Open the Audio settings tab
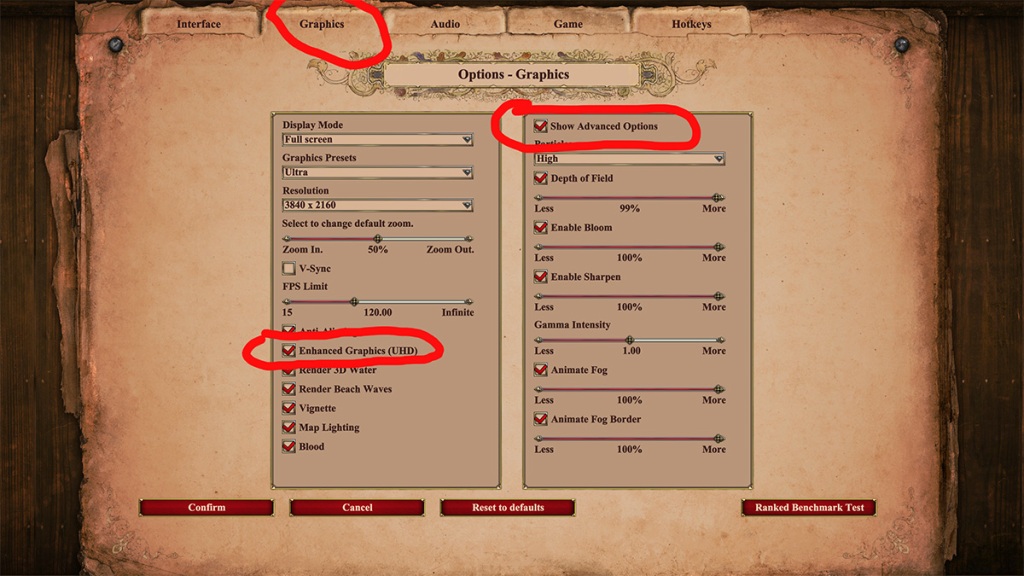 click(x=445, y=24)
